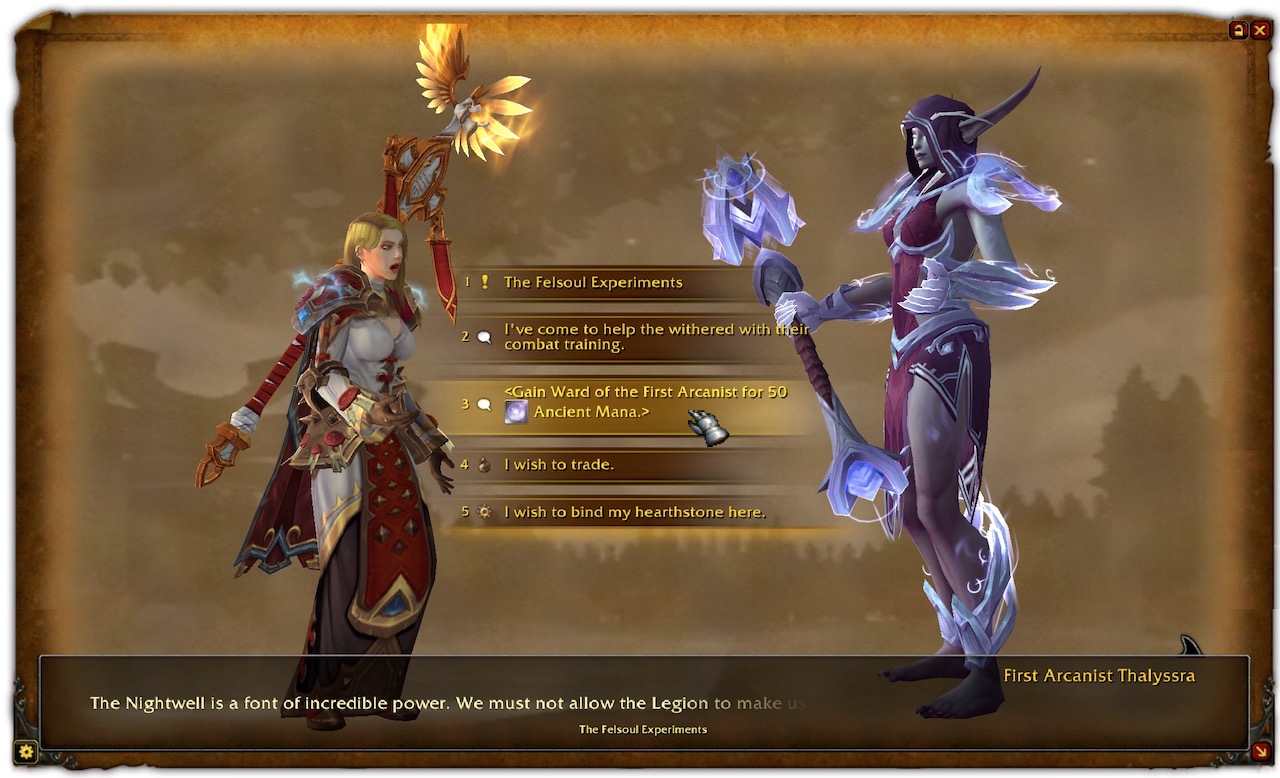Close the dialogue window with the X
This screenshot has height=778, width=1280.
point(1260,30)
